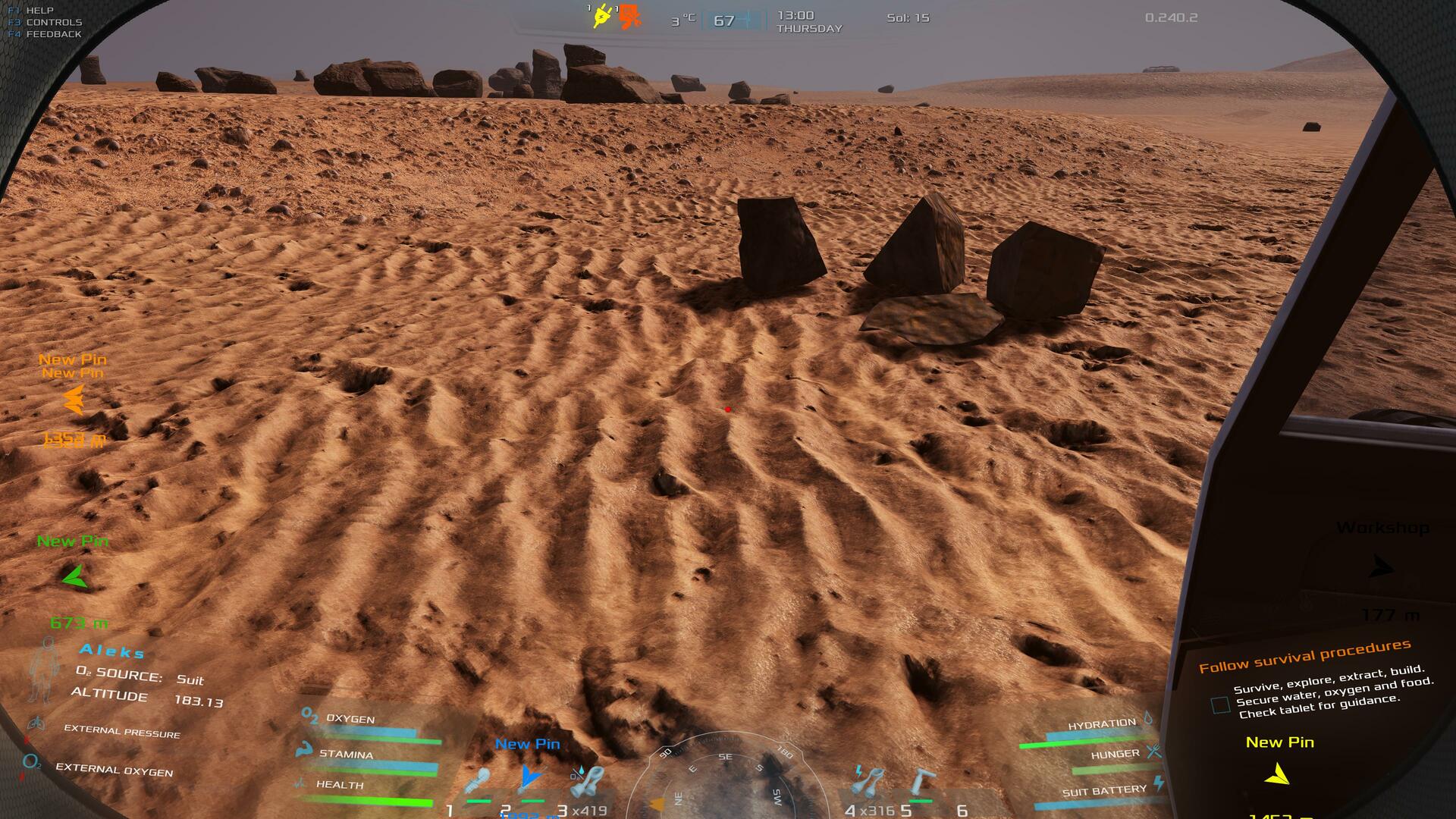Click the blue New Pin waypoint arrow
The image size is (1456, 819).
click(x=530, y=777)
